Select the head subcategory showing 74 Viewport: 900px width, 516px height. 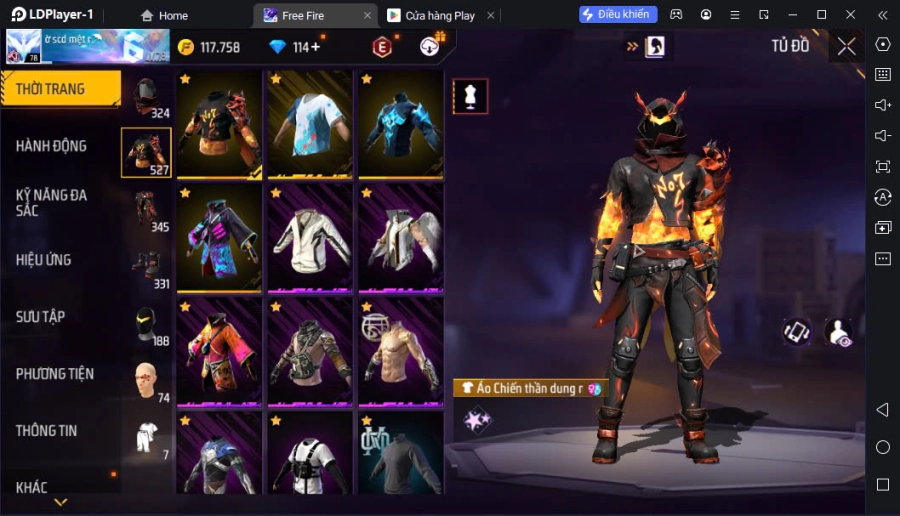point(147,380)
